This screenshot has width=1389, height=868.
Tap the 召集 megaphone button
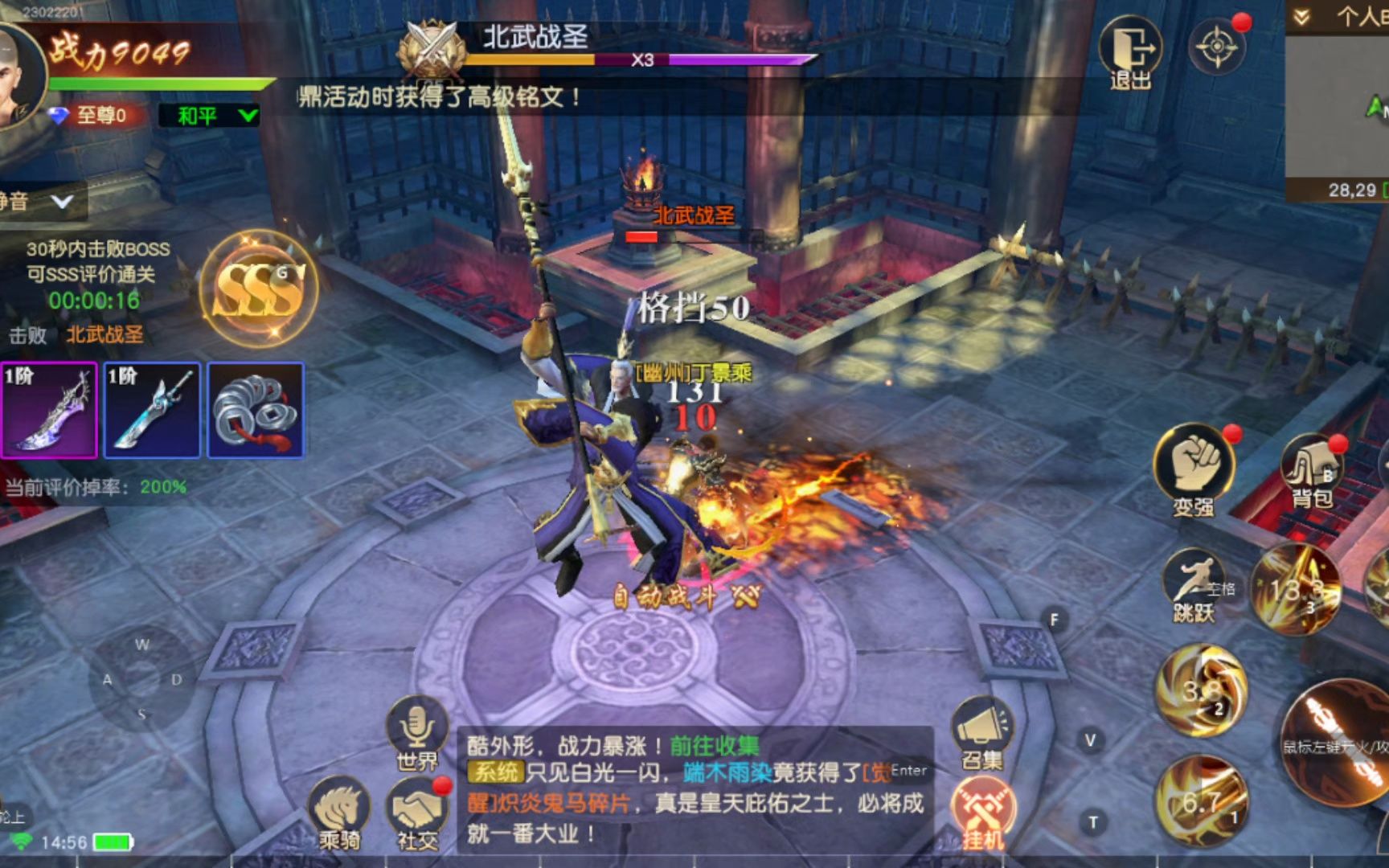(982, 731)
